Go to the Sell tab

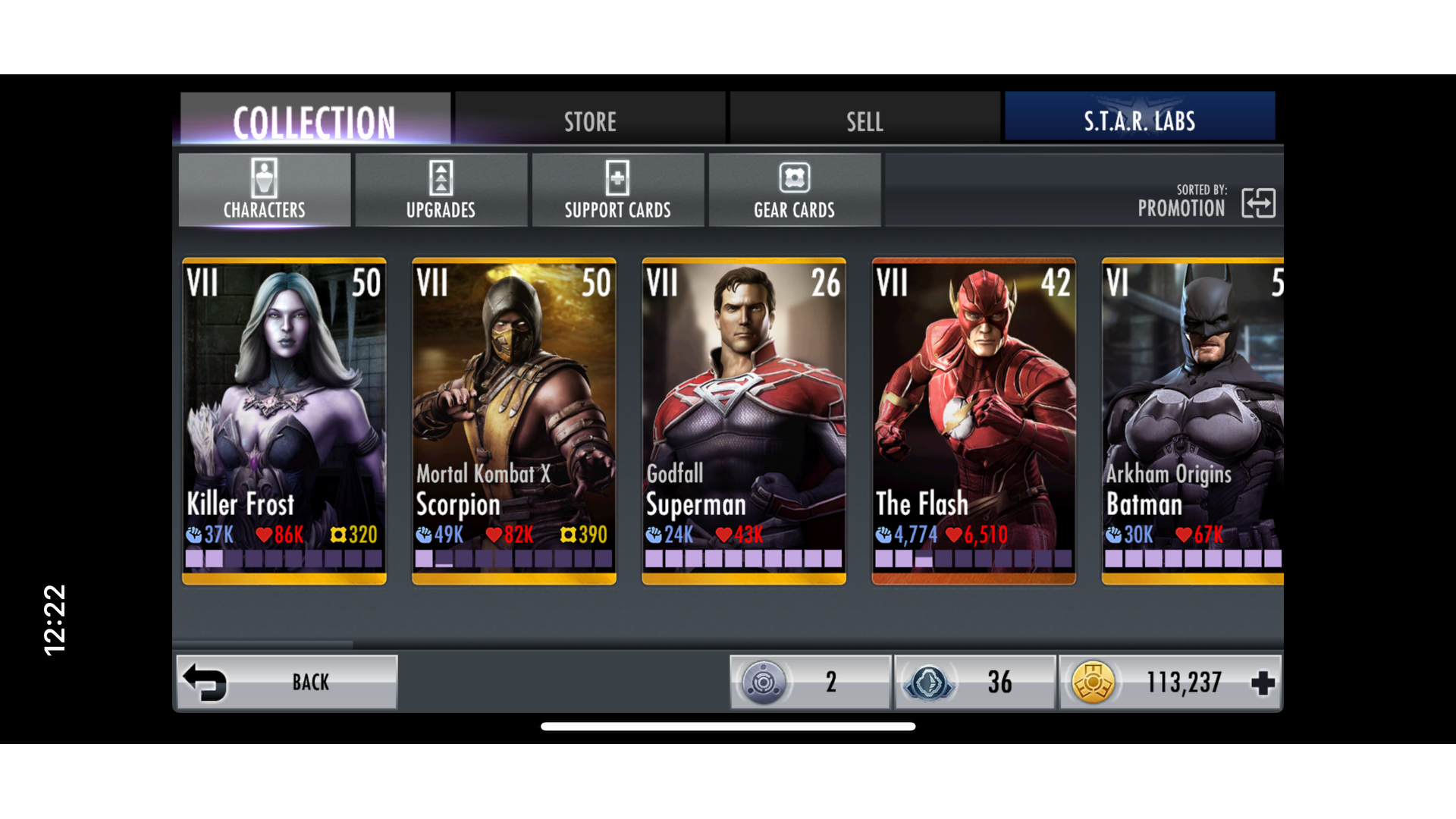[864, 120]
